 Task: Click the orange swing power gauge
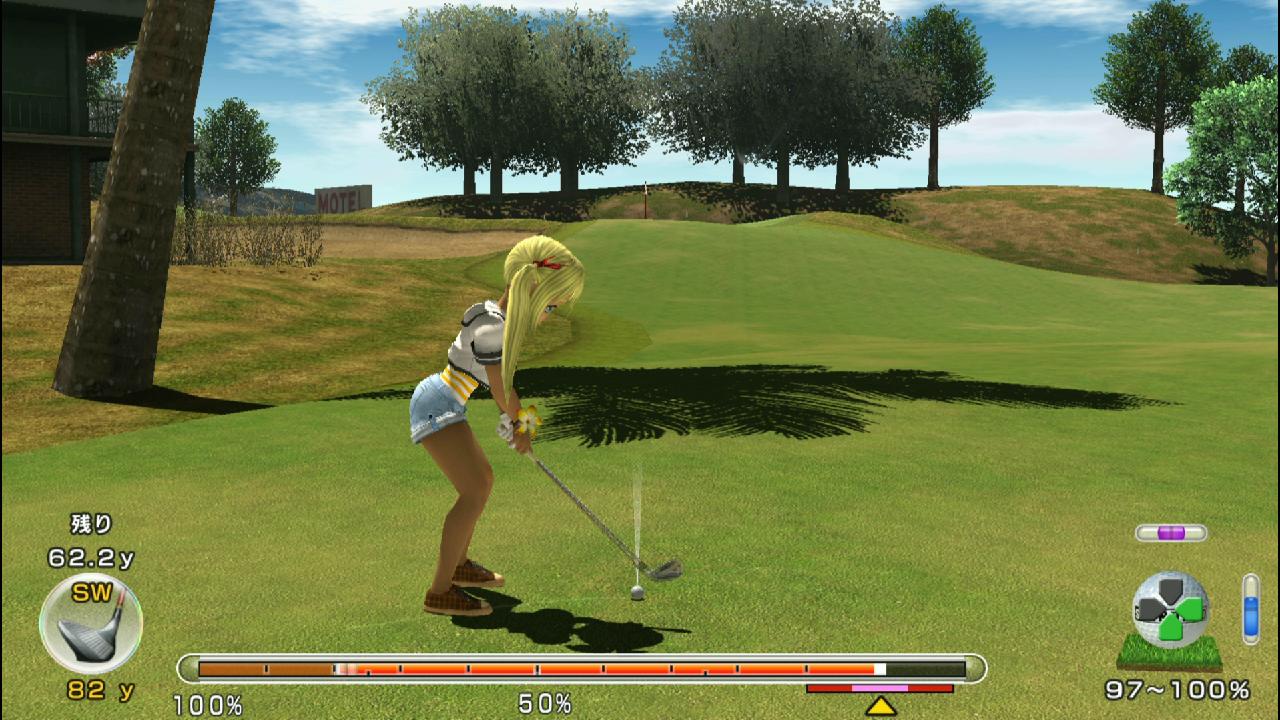581,669
